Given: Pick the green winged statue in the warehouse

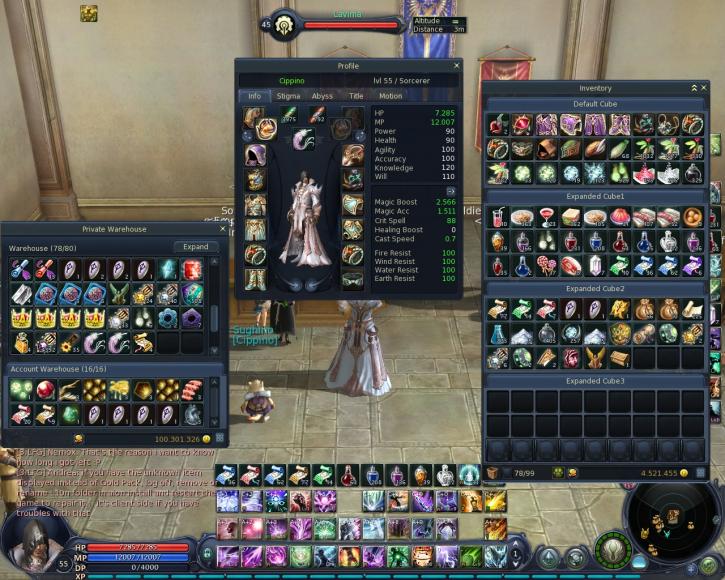Looking at the screenshot, I should [x=120, y=294].
